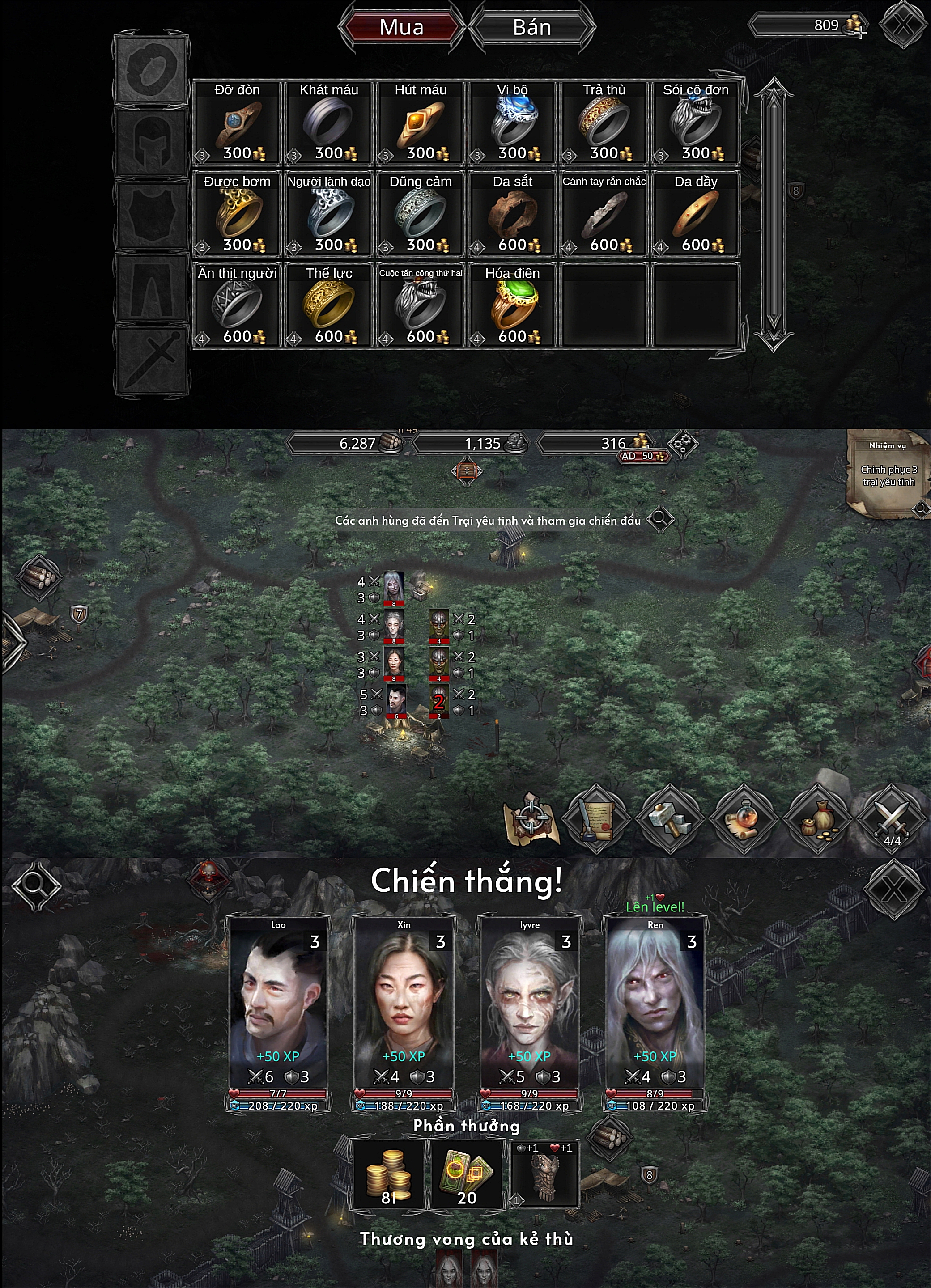Select the Sói cô đơn ring
931x1288 pixels.
click(x=695, y=123)
